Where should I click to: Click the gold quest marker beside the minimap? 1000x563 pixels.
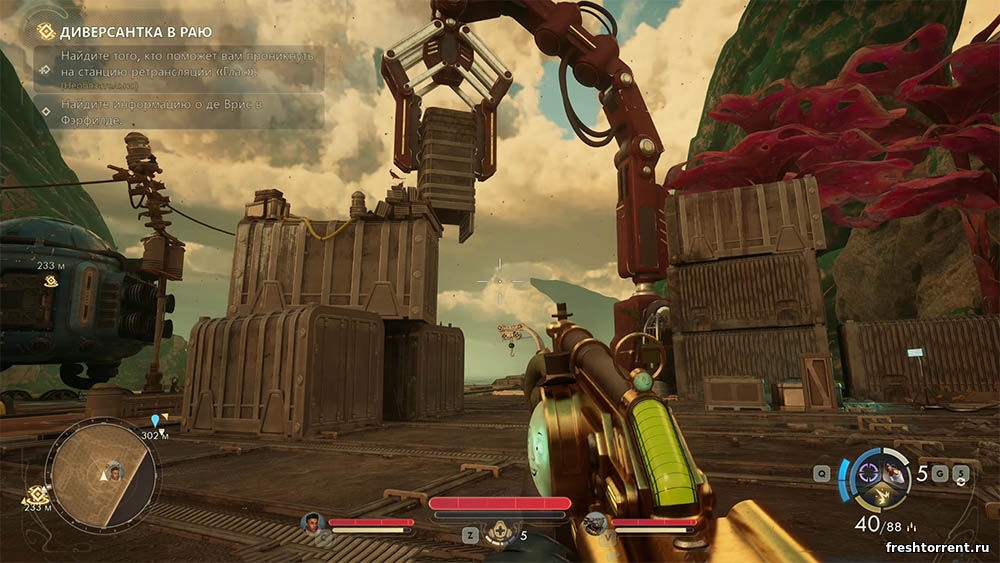pos(37,493)
